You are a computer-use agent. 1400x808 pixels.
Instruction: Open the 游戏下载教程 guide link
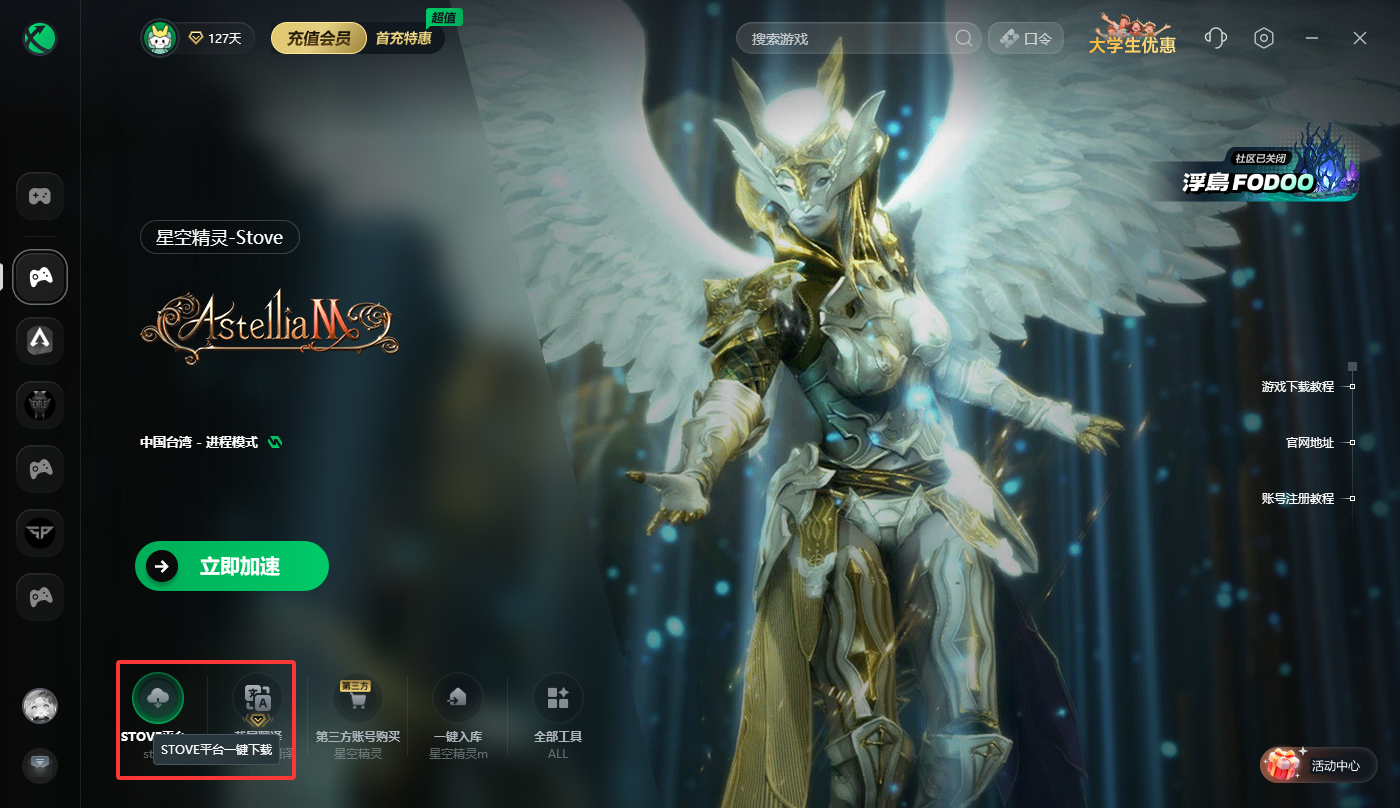pyautogui.click(x=1297, y=387)
